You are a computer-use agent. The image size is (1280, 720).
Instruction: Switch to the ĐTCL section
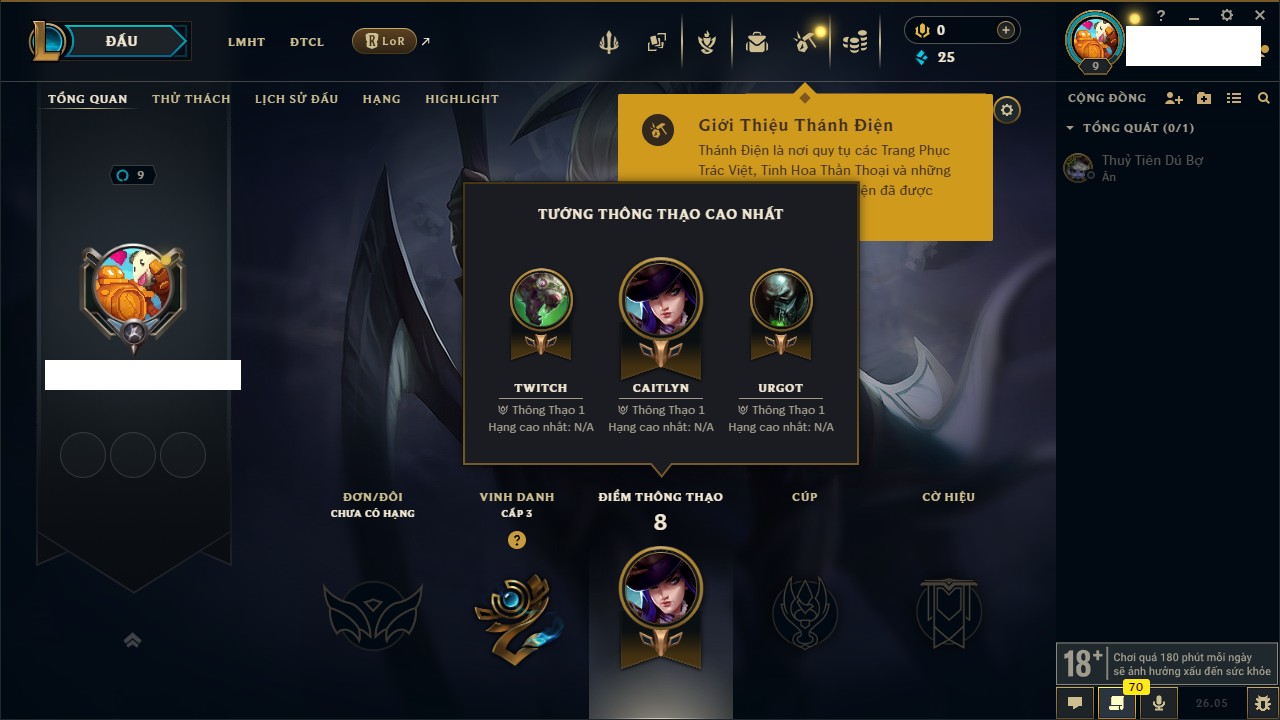click(307, 42)
